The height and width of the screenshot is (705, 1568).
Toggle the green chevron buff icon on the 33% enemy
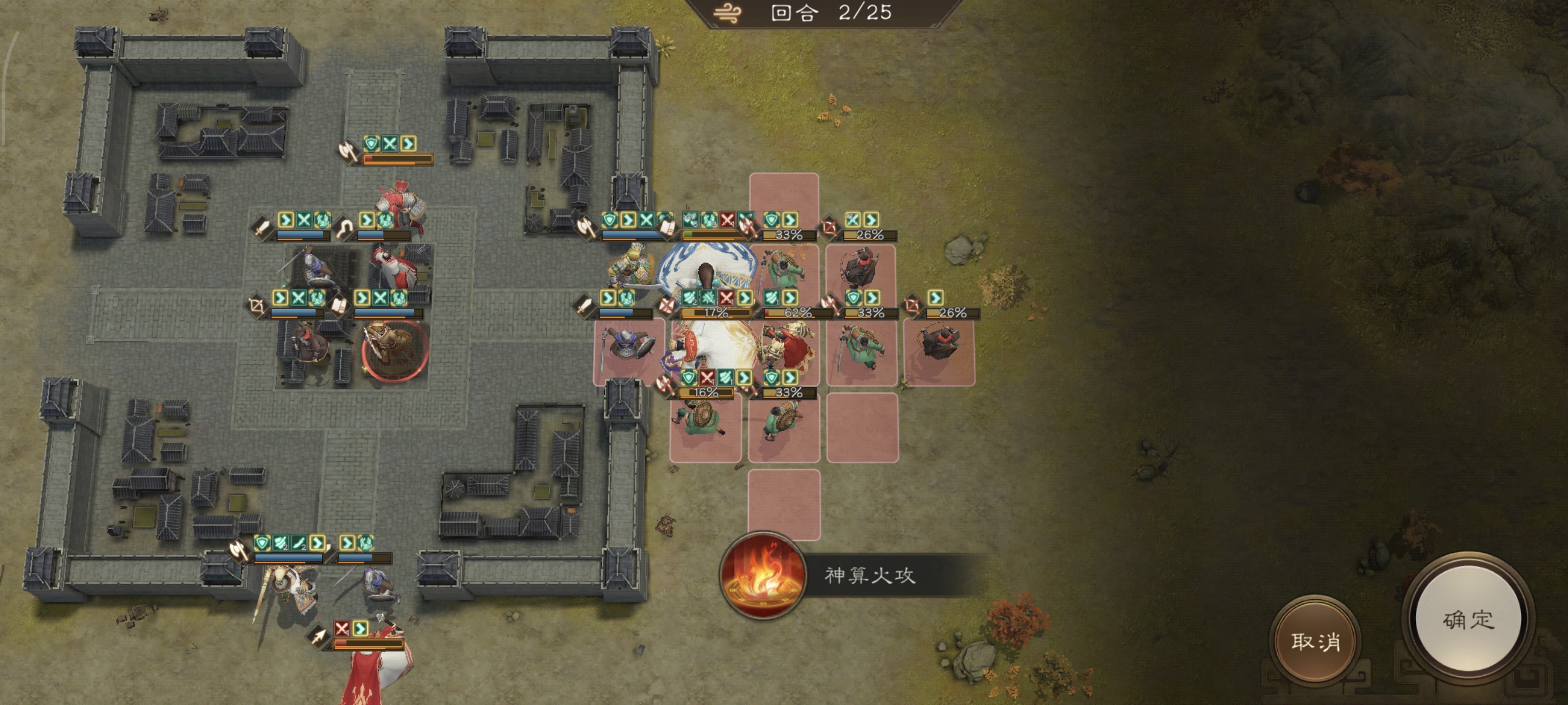point(791,220)
